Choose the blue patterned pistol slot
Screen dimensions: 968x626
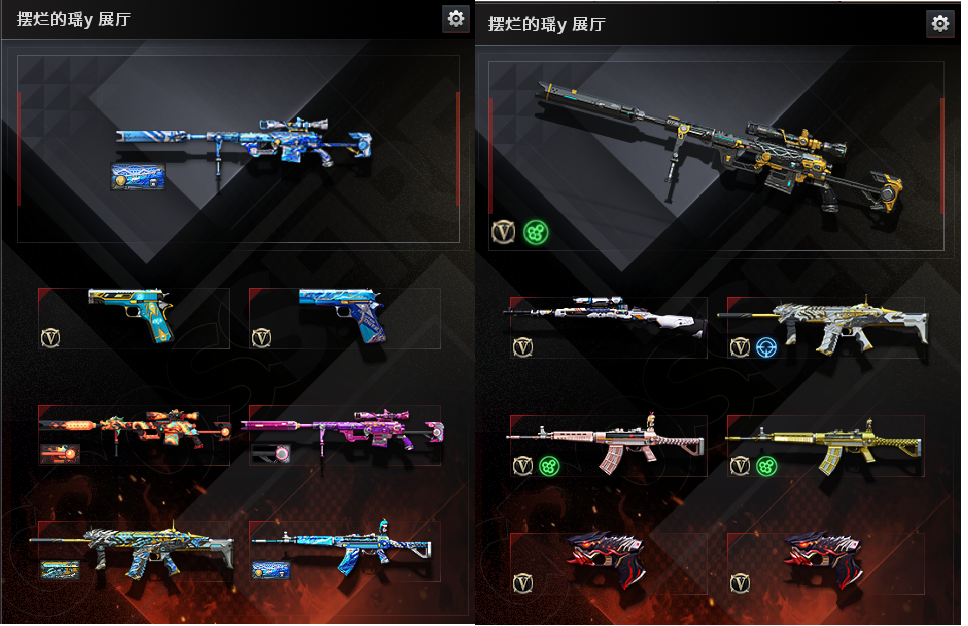pos(344,316)
